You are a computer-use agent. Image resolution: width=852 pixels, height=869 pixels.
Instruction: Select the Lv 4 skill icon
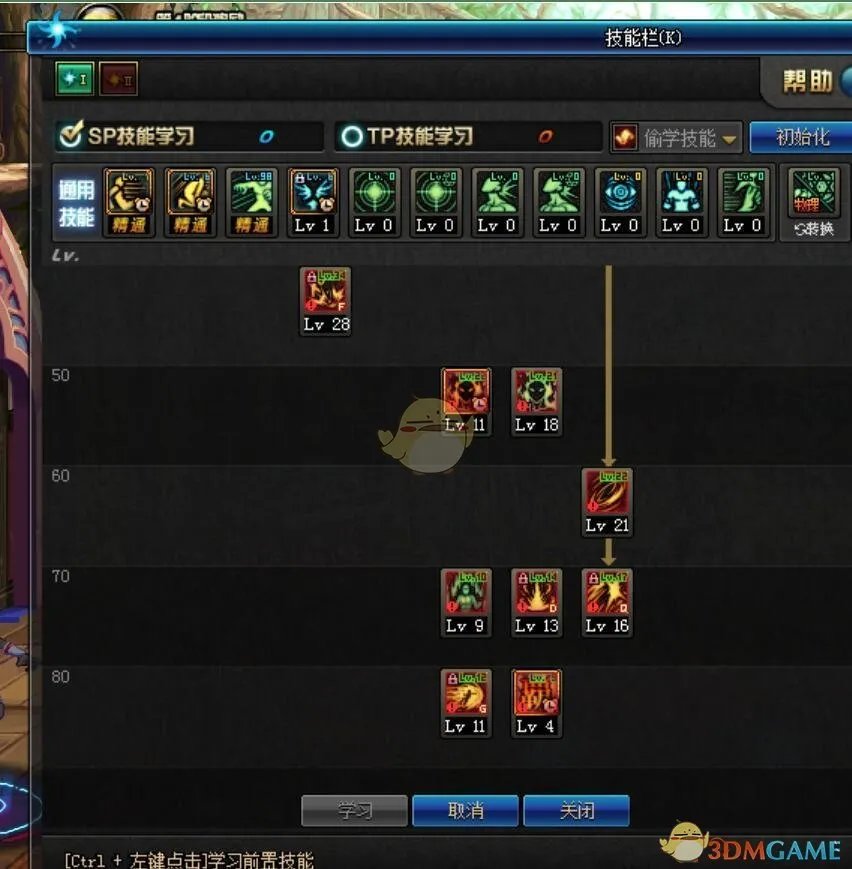[x=537, y=695]
